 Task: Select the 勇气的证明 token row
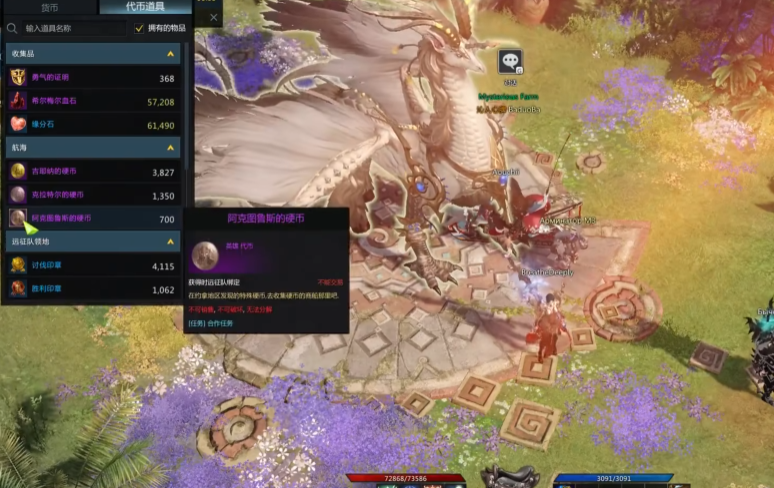[90, 77]
